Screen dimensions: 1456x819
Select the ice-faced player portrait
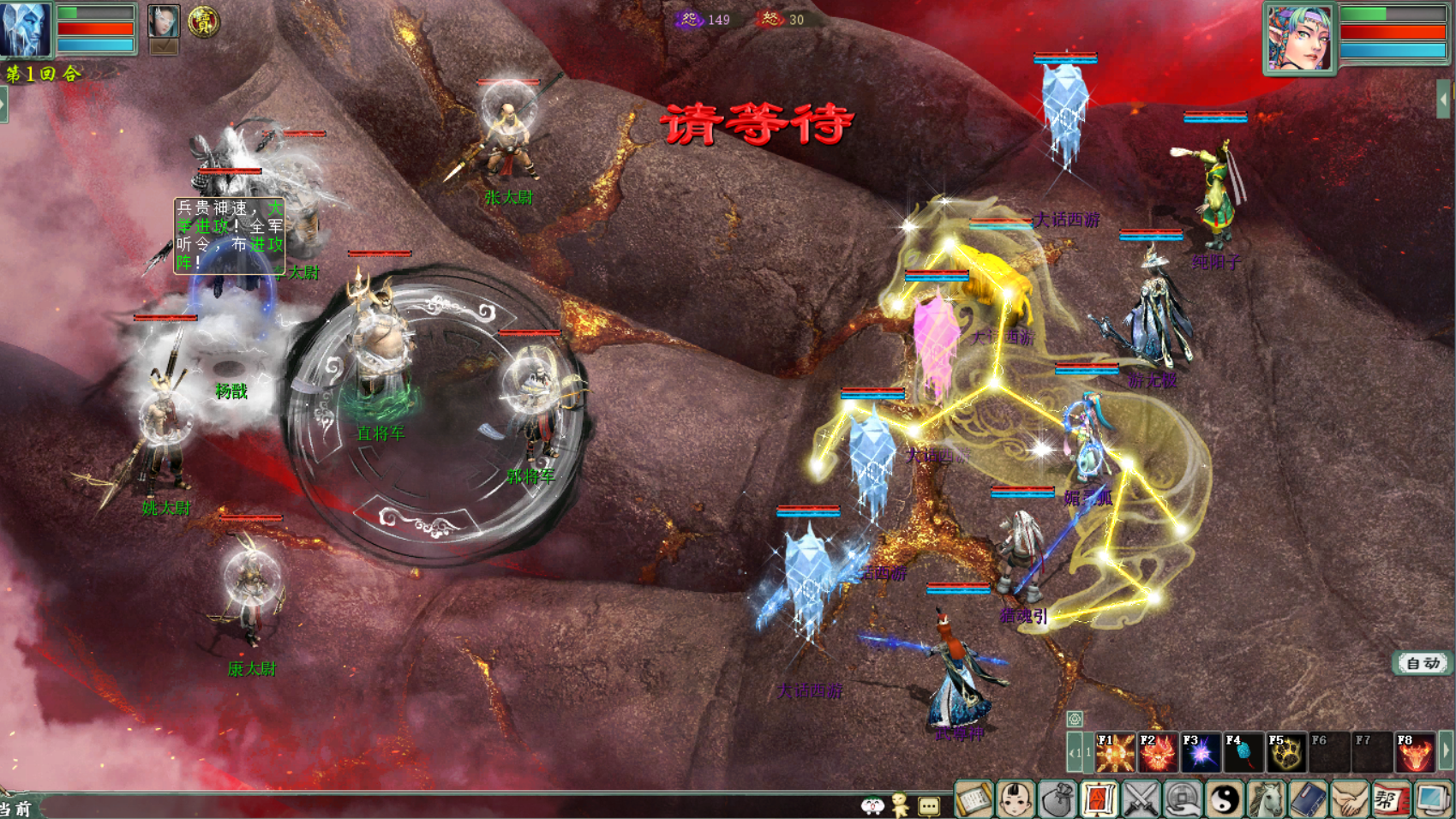24,28
